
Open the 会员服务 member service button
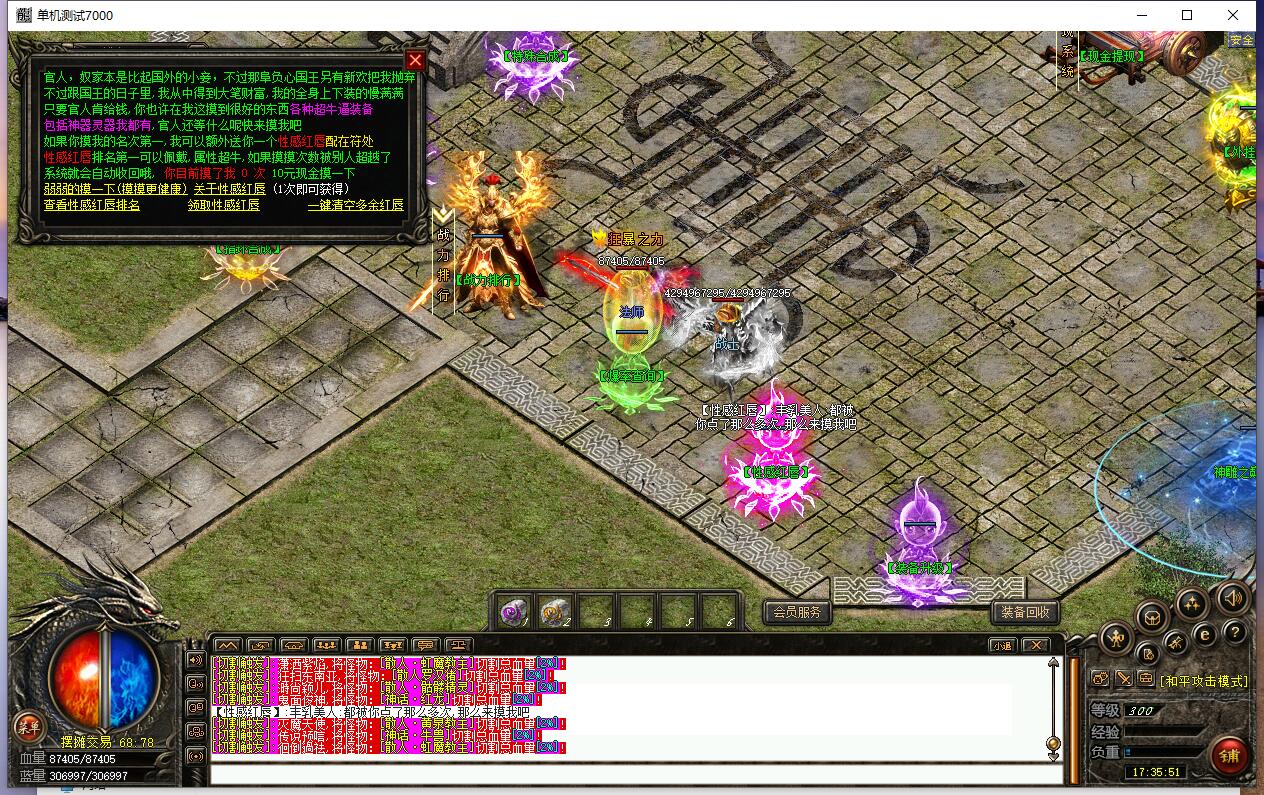pos(797,612)
